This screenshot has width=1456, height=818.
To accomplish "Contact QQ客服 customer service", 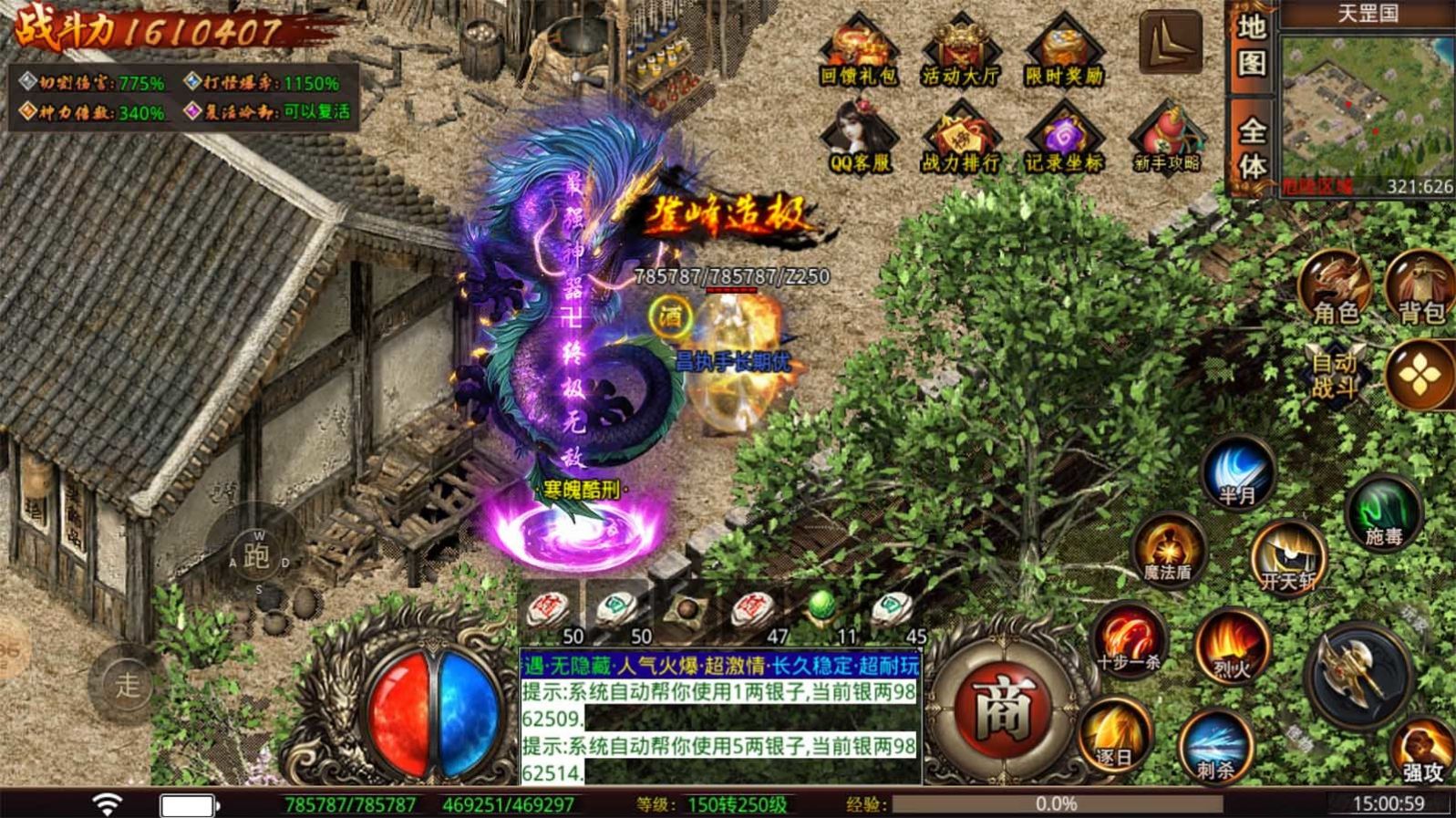I will tap(858, 137).
